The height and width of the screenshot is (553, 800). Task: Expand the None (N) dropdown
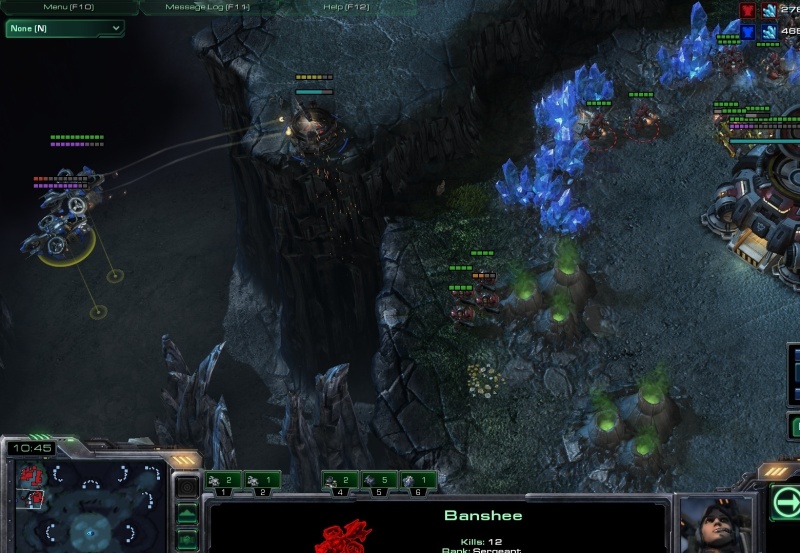[65, 28]
